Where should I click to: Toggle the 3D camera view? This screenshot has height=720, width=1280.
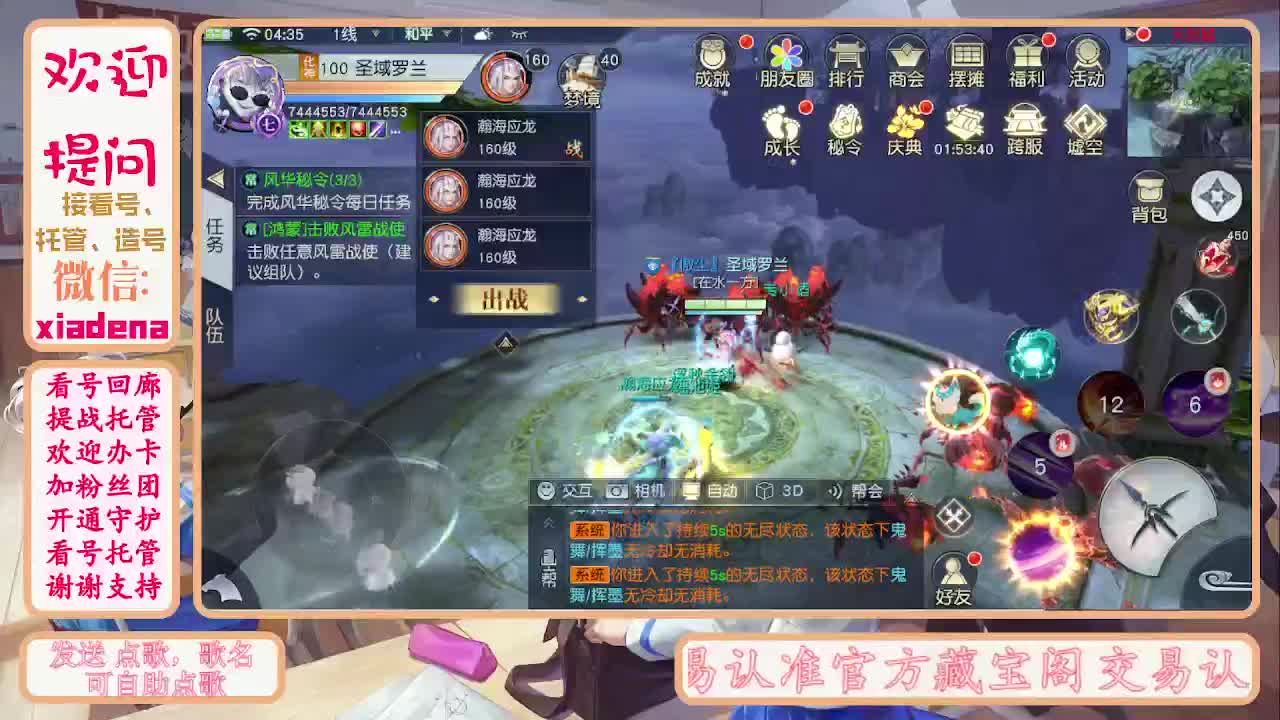tap(777, 491)
